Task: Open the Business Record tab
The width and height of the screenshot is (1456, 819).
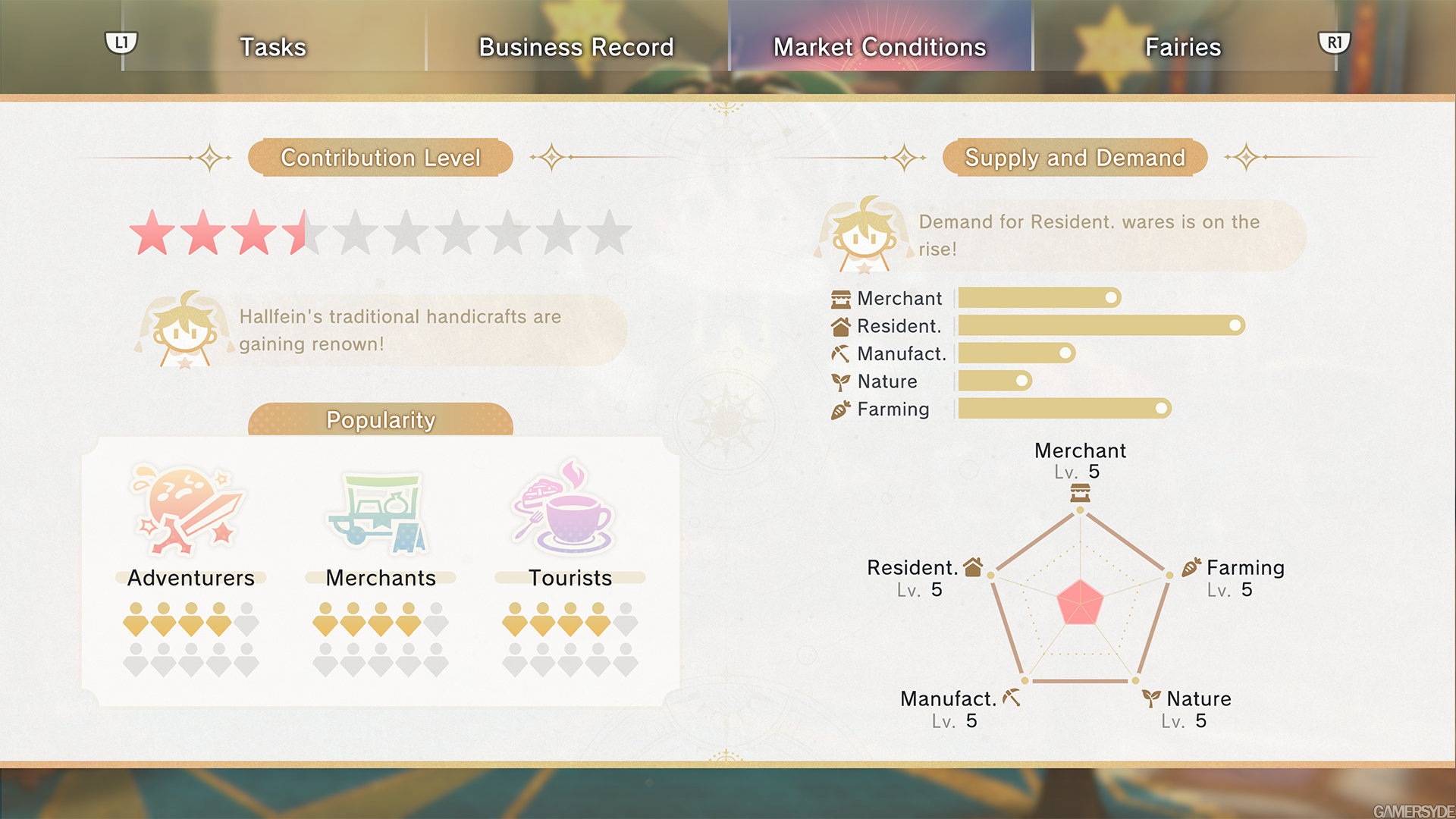Action: pyautogui.click(x=576, y=47)
